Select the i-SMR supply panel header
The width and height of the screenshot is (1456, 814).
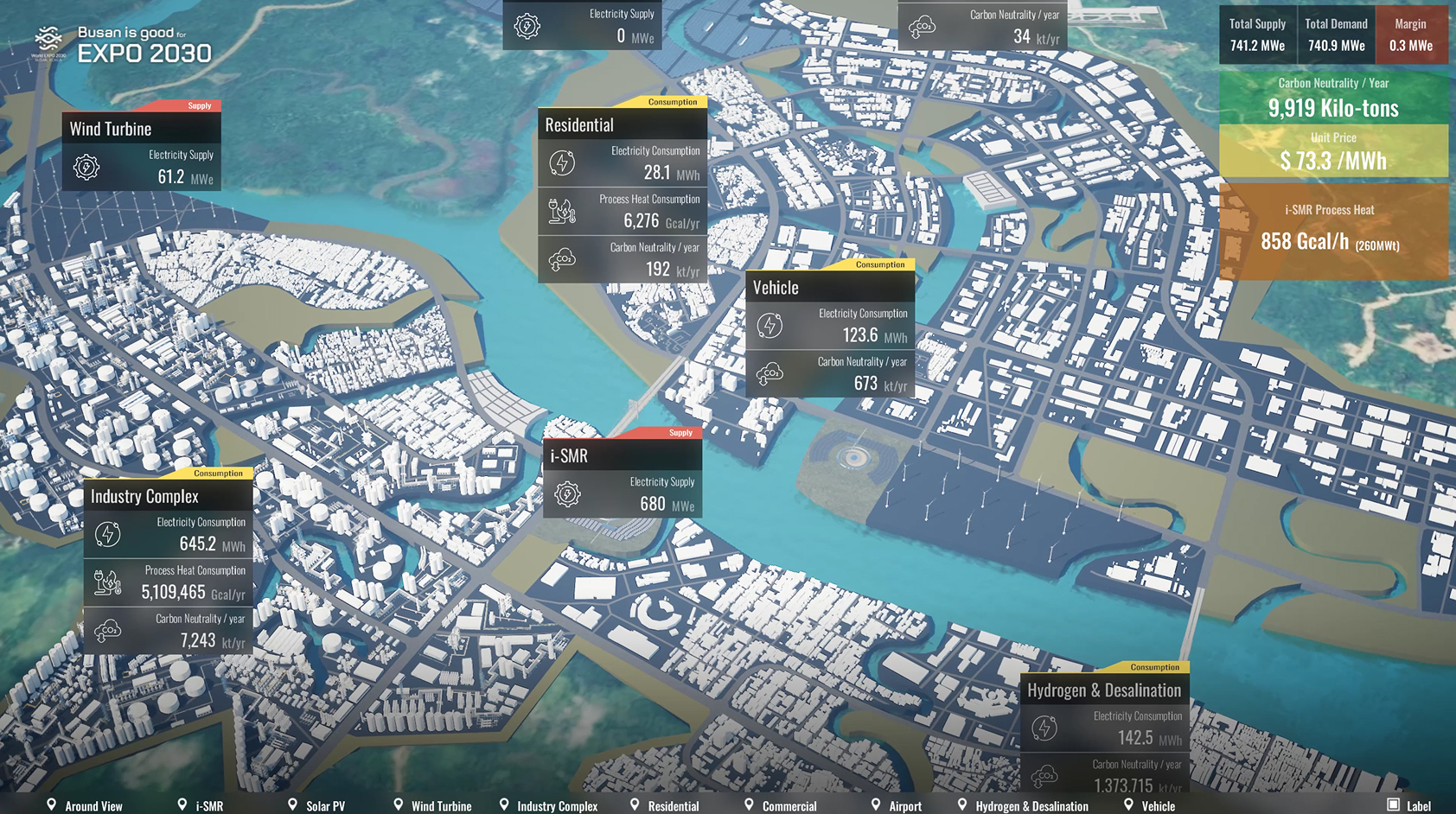pyautogui.click(x=622, y=455)
